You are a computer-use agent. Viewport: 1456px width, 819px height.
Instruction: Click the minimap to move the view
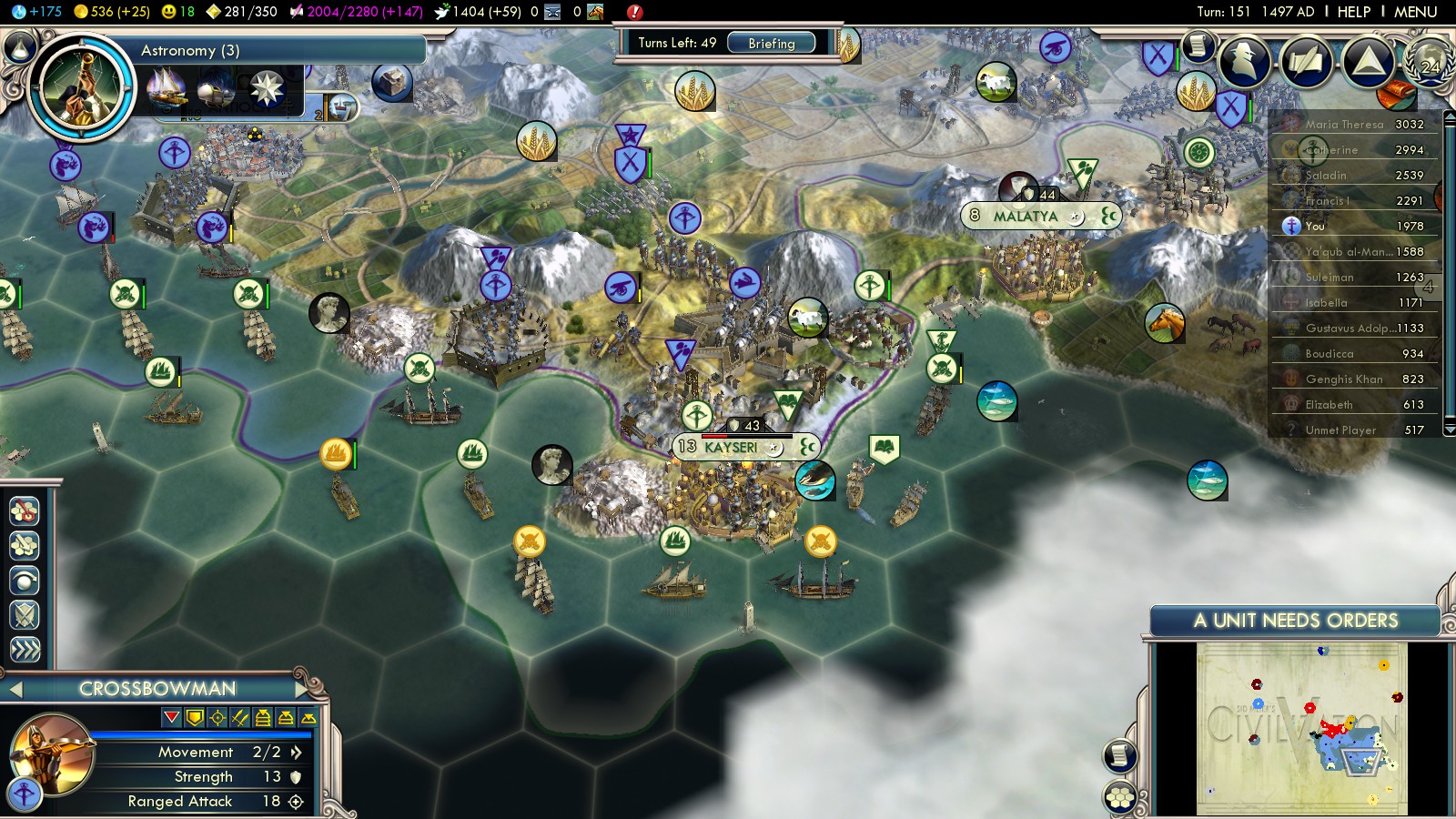[x=1301, y=728]
